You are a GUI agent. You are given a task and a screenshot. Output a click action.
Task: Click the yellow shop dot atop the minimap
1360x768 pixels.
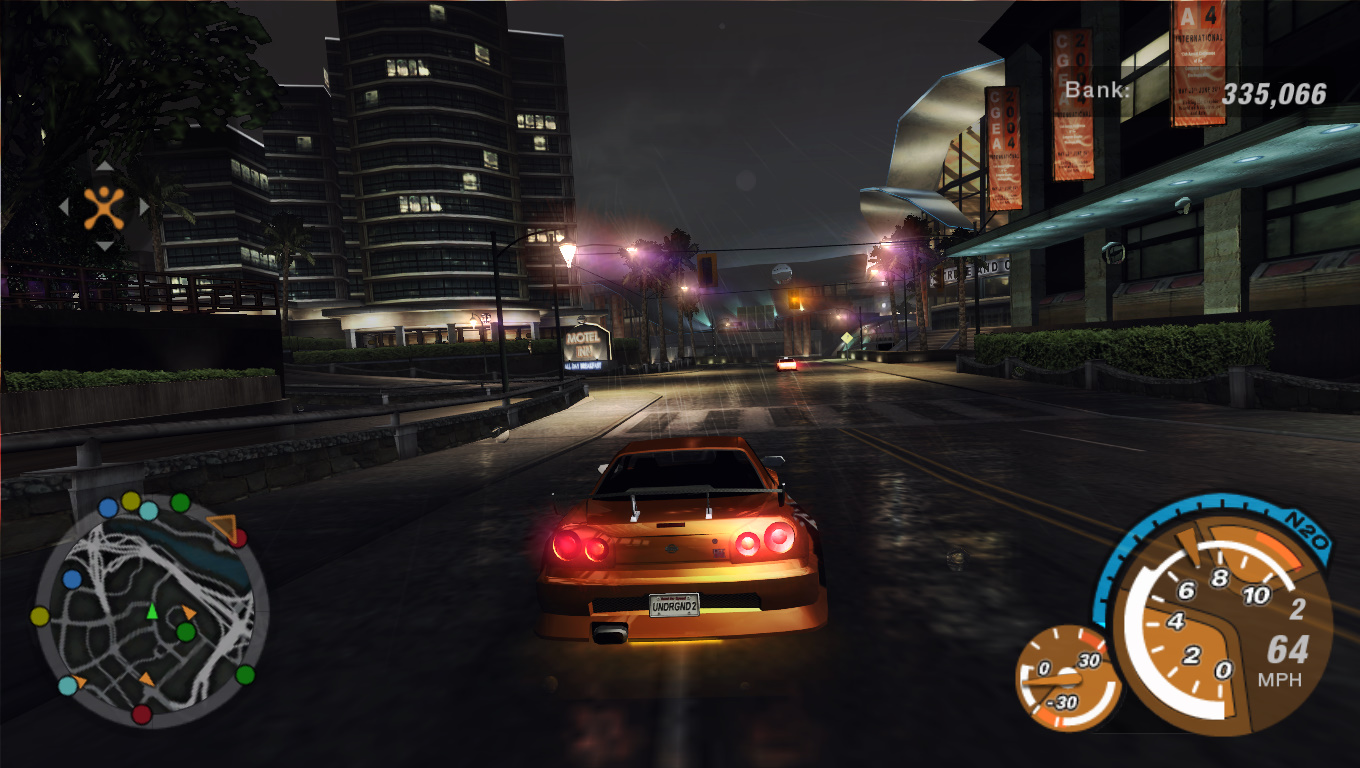click(x=130, y=501)
